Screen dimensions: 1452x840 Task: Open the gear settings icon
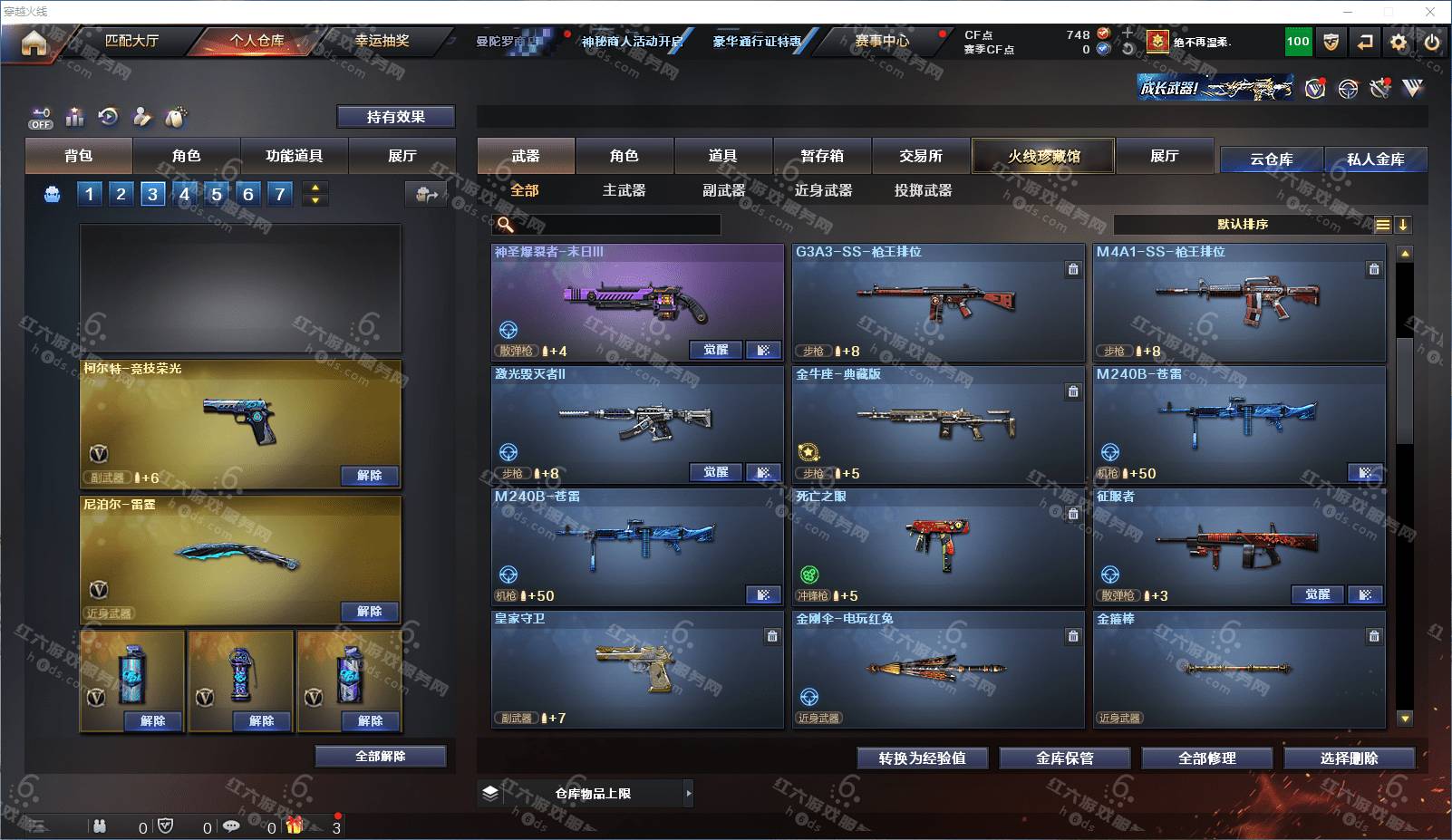pyautogui.click(x=1399, y=42)
